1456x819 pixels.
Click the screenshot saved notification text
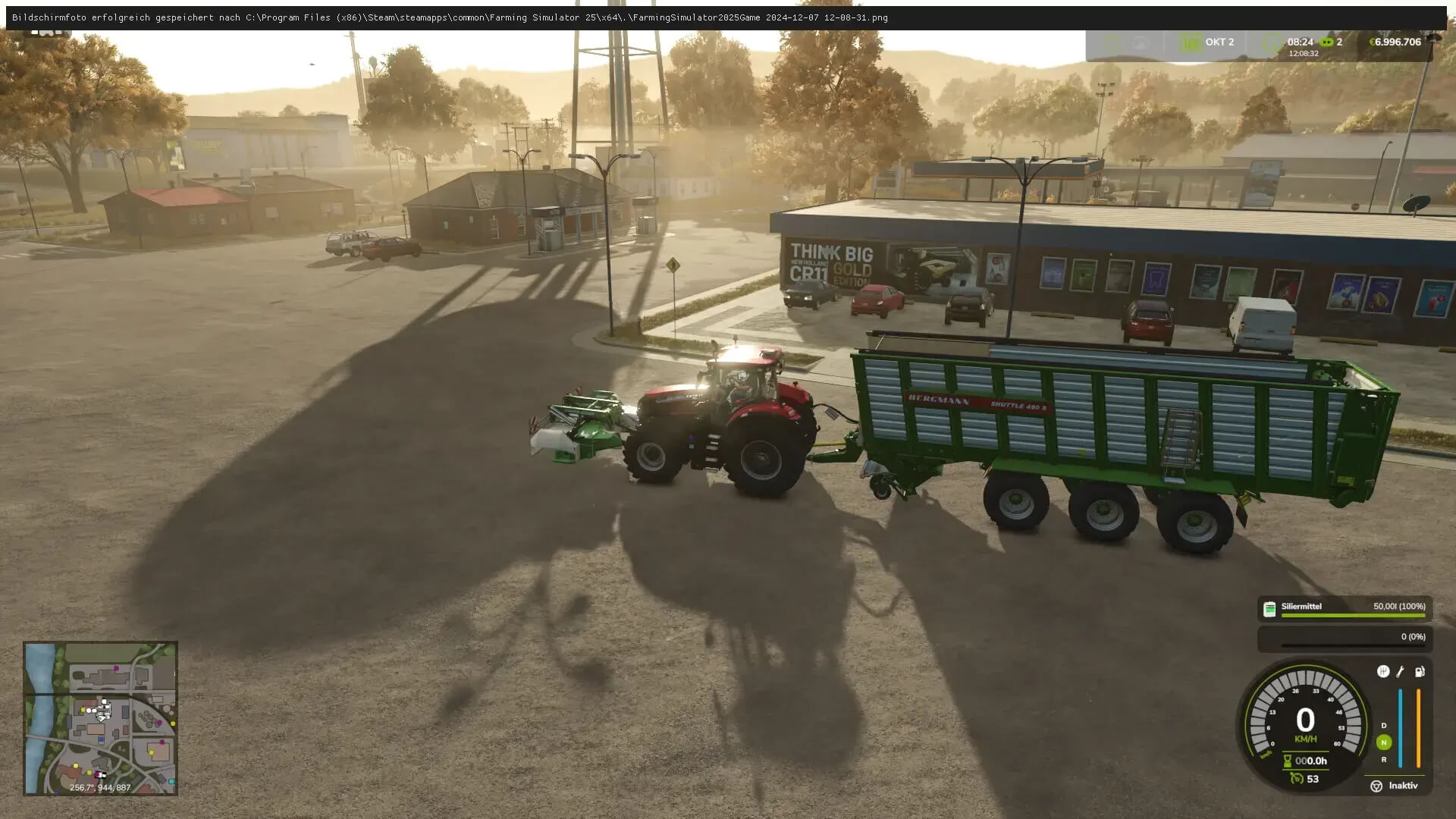(447, 17)
